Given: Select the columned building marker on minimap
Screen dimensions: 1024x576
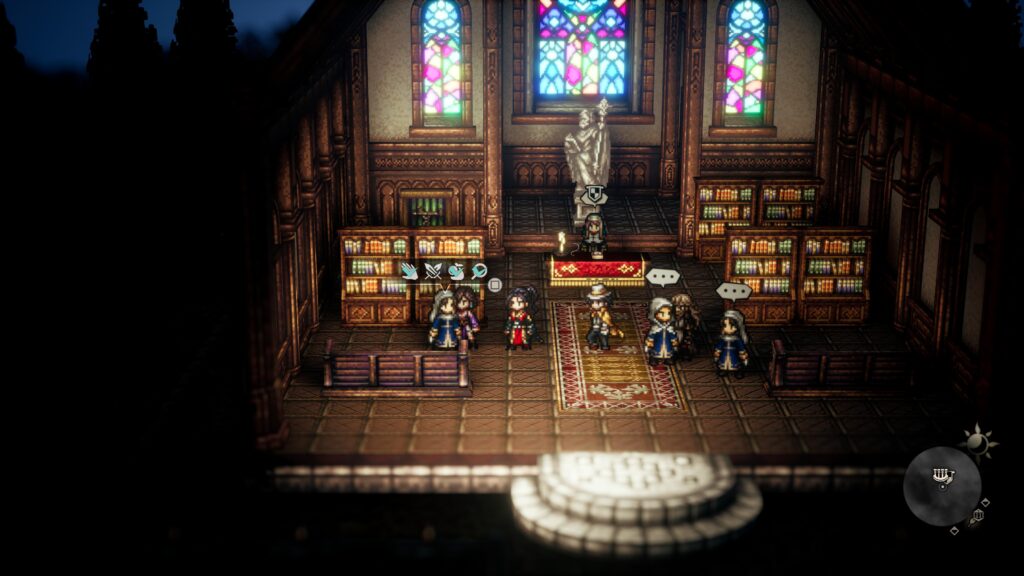Looking at the screenshot, I should [x=941, y=475].
